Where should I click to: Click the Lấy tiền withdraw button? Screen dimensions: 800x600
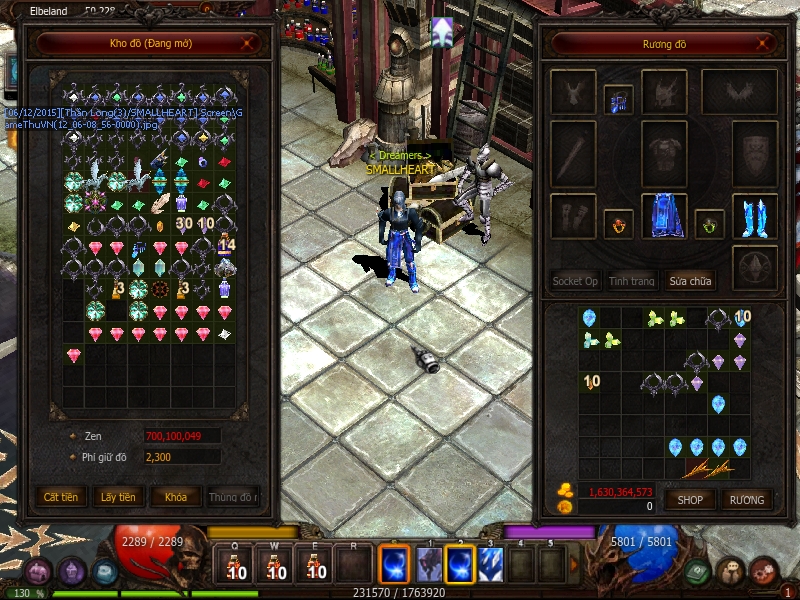pos(118,497)
